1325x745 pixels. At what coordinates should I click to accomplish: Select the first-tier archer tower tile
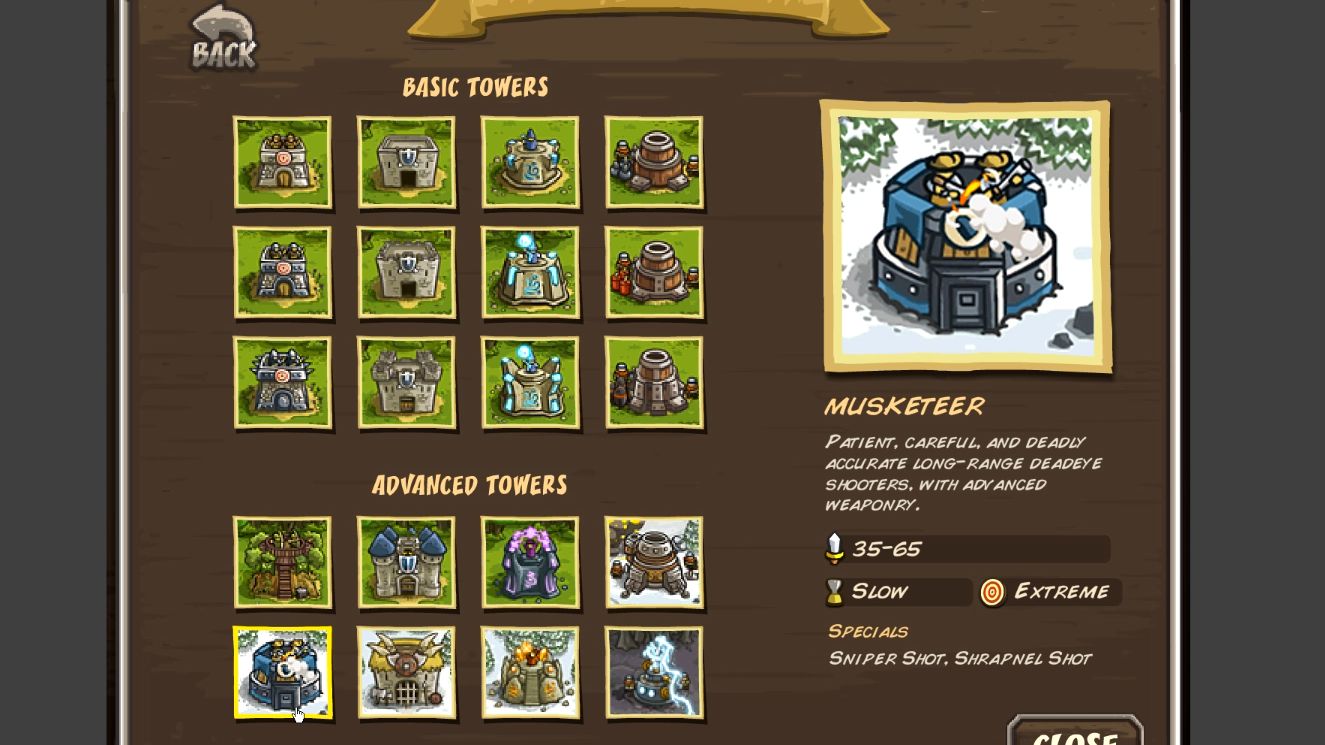[x=282, y=162]
